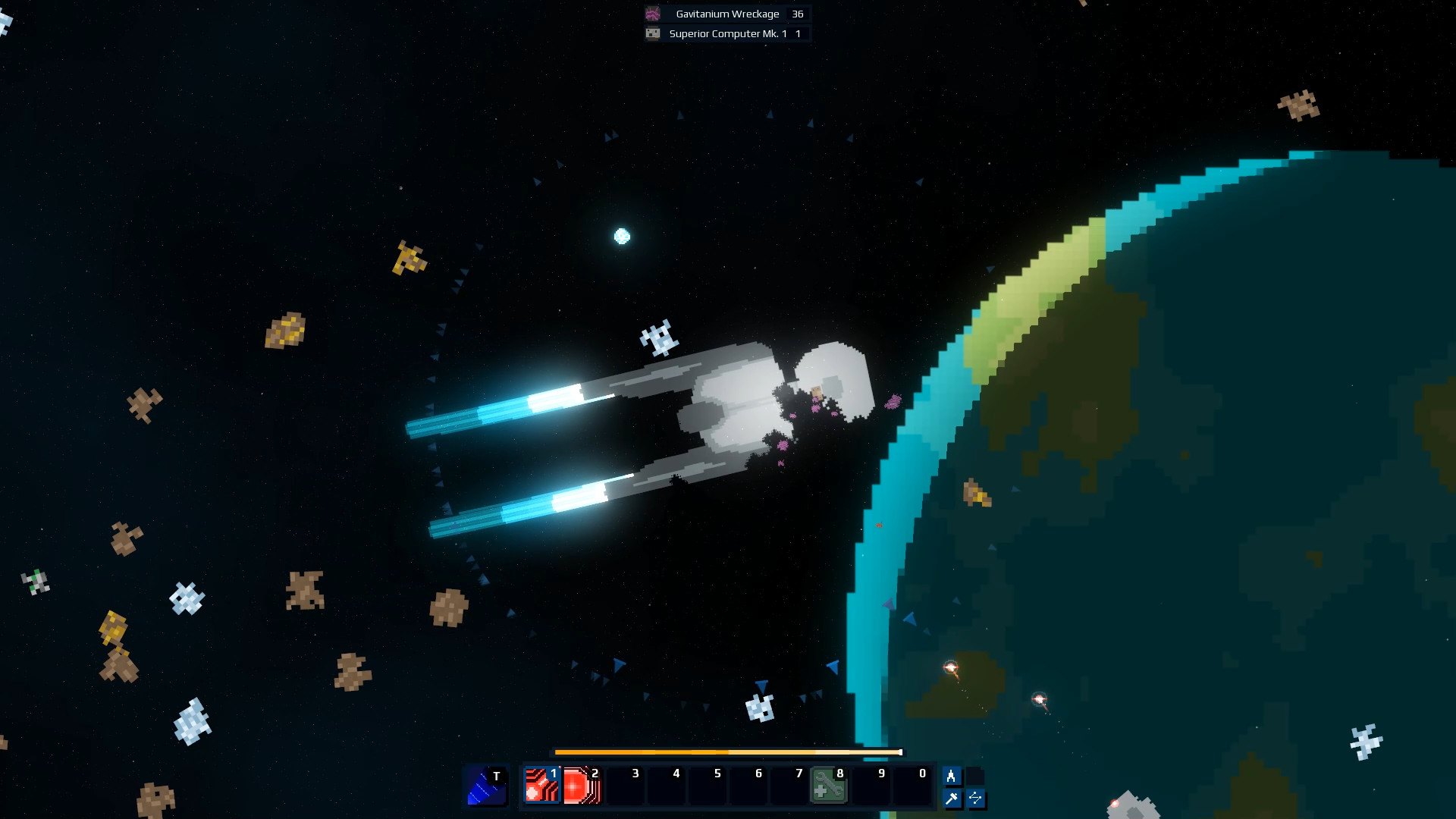Select the red laser weapon in hotbar slot 1
The width and height of the screenshot is (1456, 819).
click(542, 786)
